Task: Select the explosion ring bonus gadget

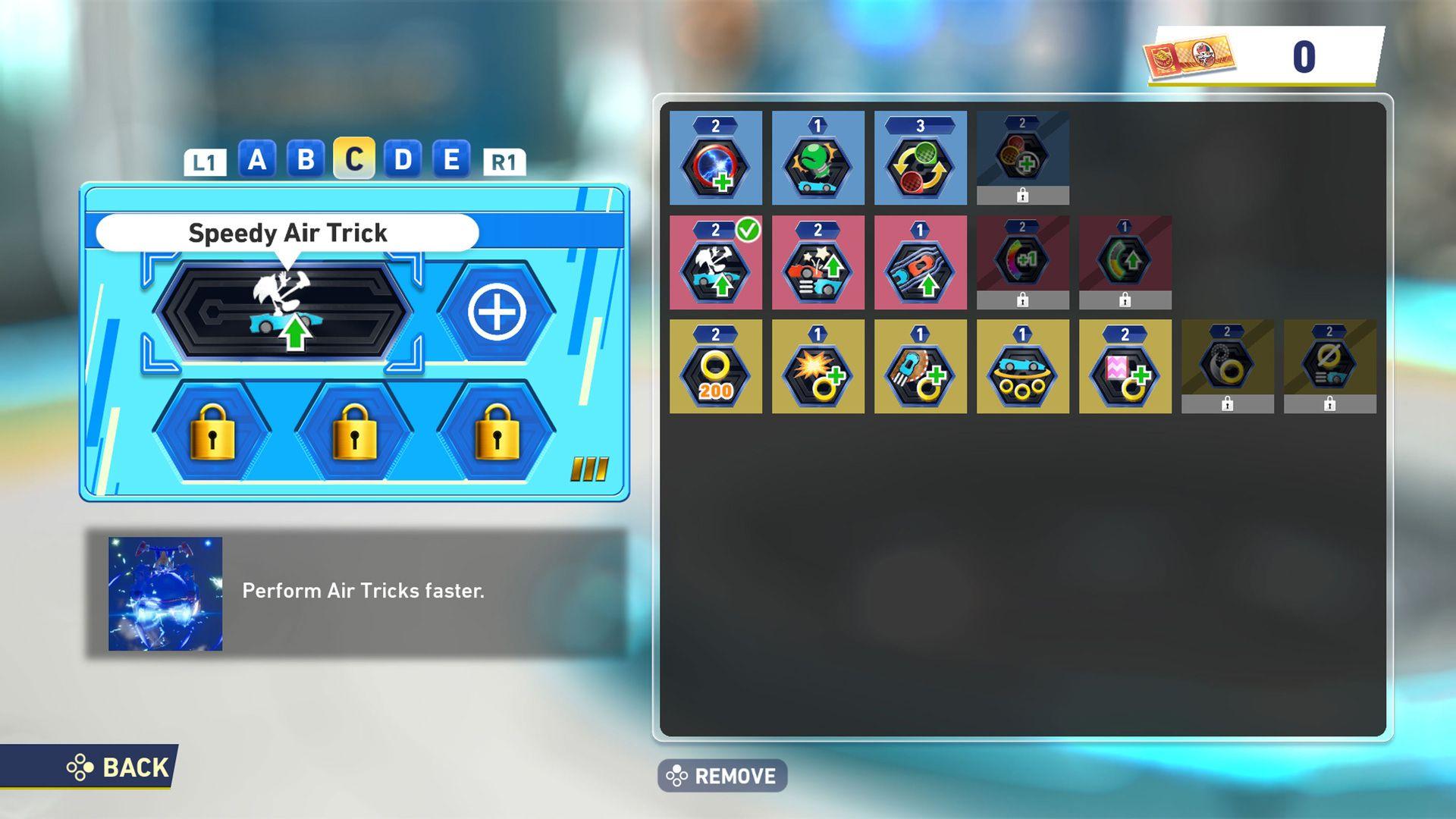Action: (817, 366)
